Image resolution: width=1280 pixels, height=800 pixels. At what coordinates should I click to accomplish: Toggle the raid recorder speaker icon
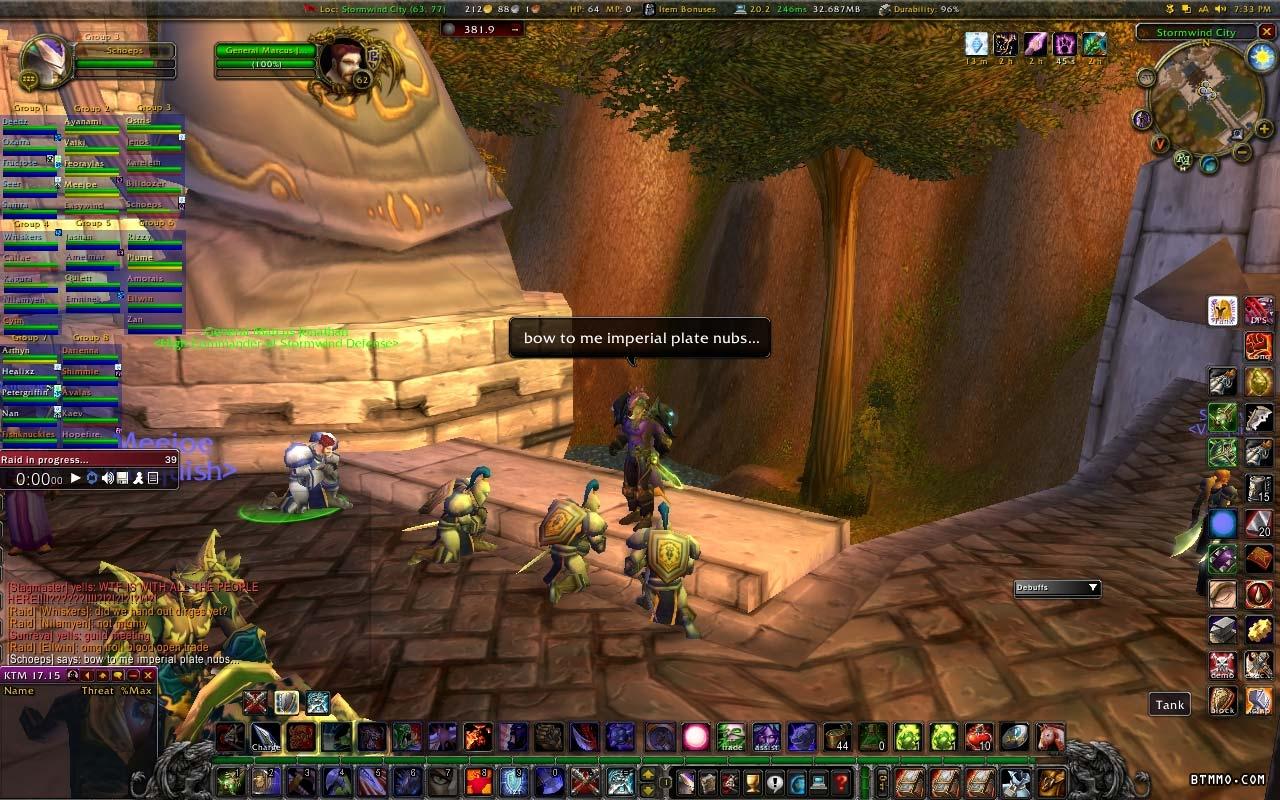[107, 479]
